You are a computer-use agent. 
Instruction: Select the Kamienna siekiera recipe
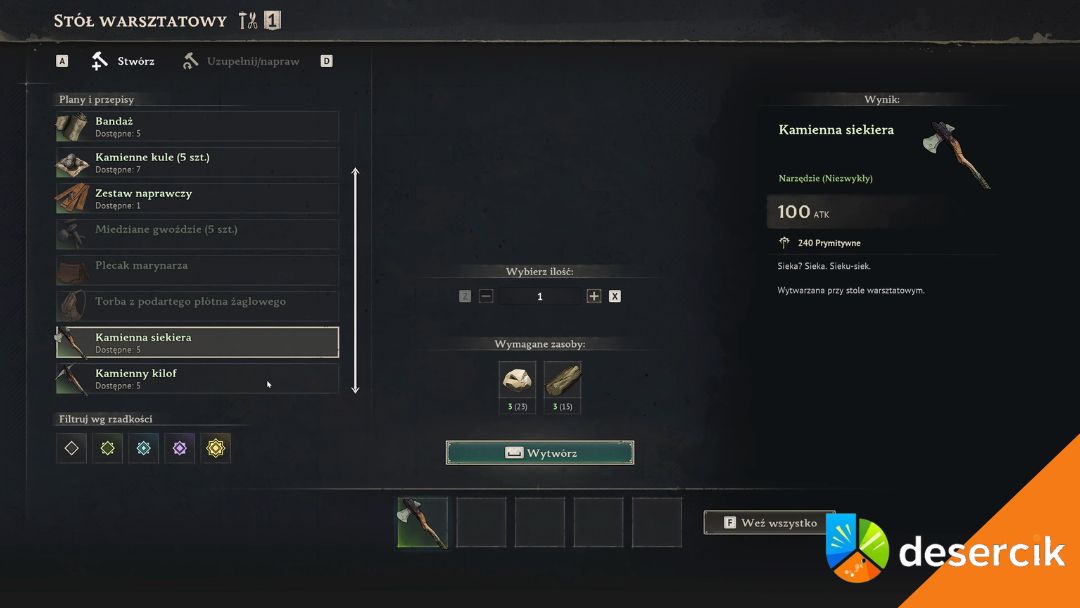point(197,342)
